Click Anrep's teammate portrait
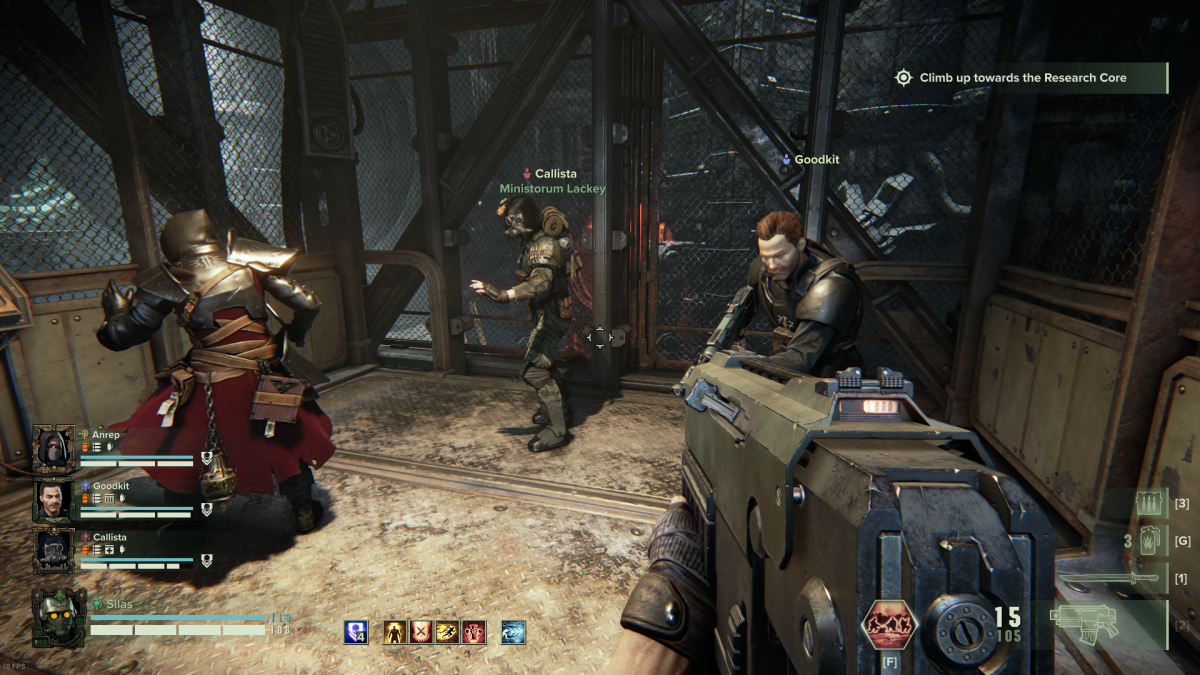Image resolution: width=1200 pixels, height=675 pixels. click(x=52, y=447)
